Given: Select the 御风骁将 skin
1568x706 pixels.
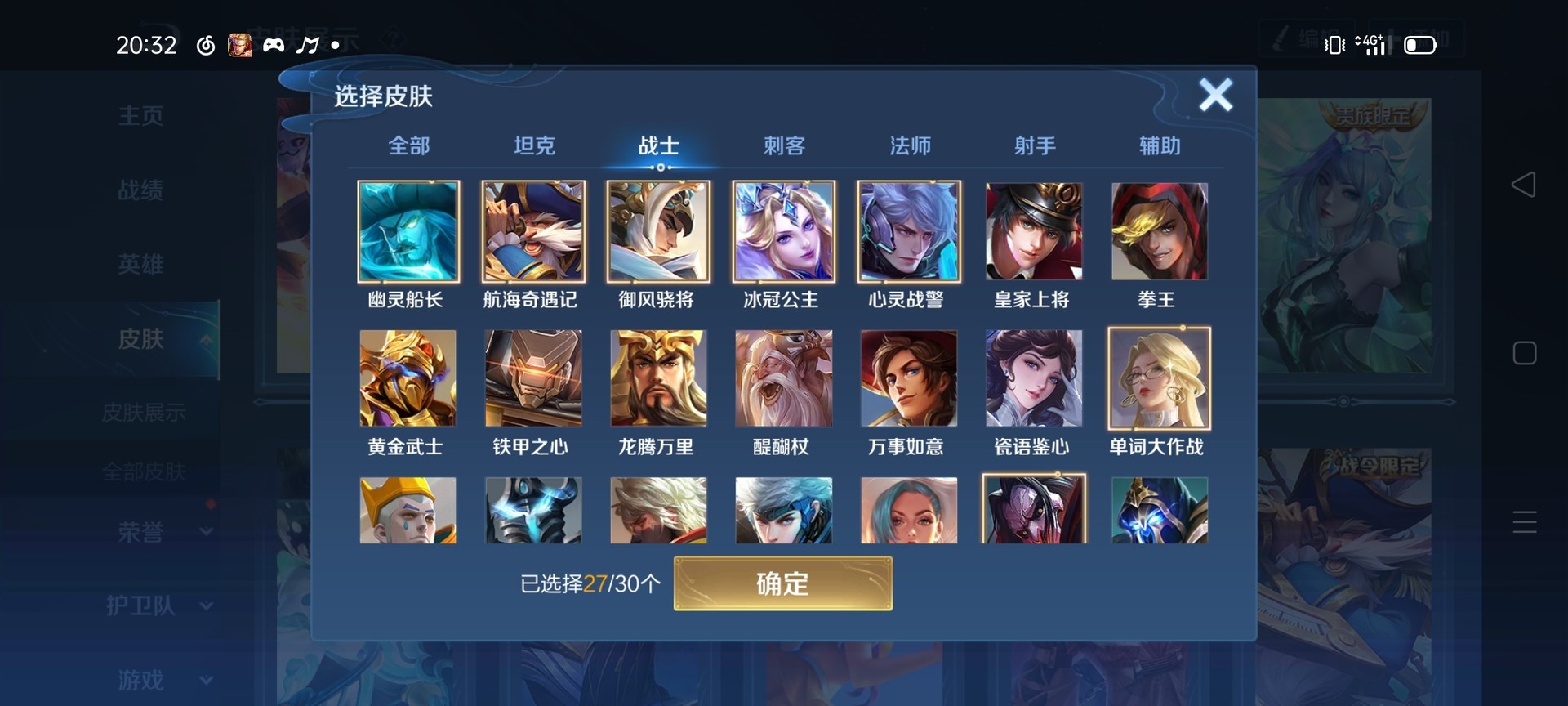Looking at the screenshot, I should [658, 232].
